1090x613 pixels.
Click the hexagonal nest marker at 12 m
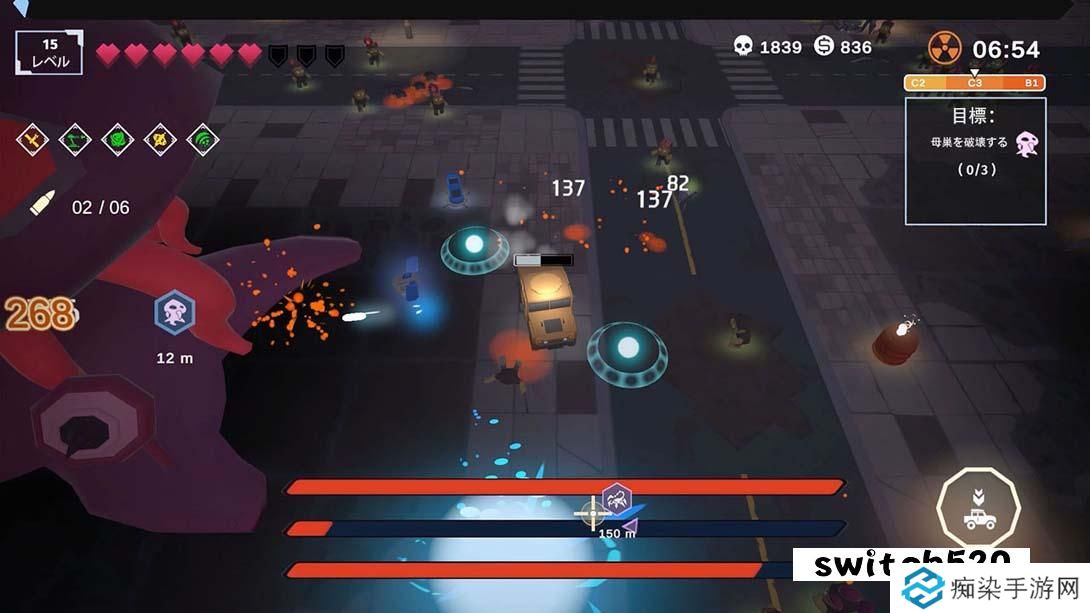pos(174,314)
